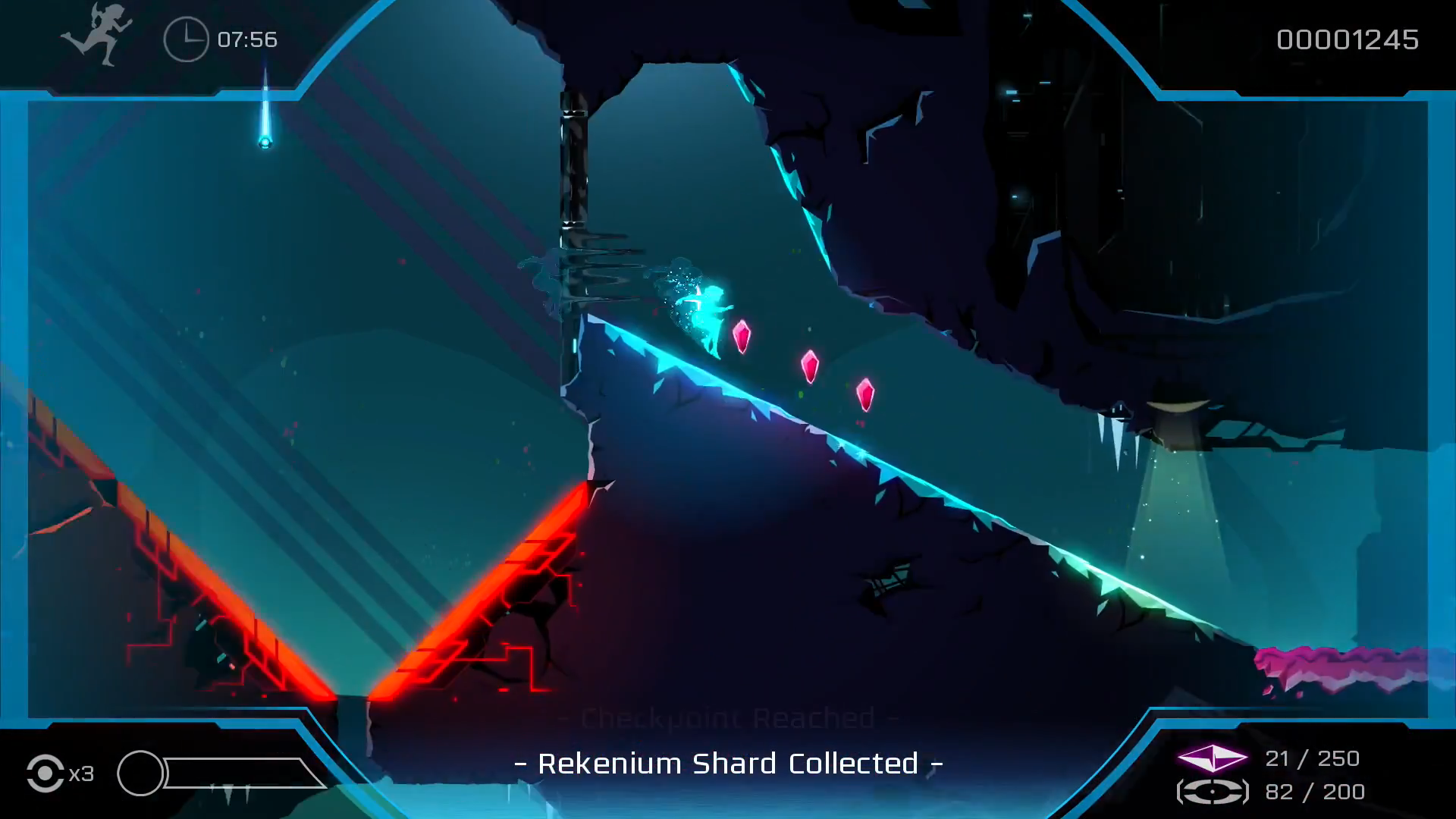
Task: Click the running character icon top-left
Action: coord(99,36)
